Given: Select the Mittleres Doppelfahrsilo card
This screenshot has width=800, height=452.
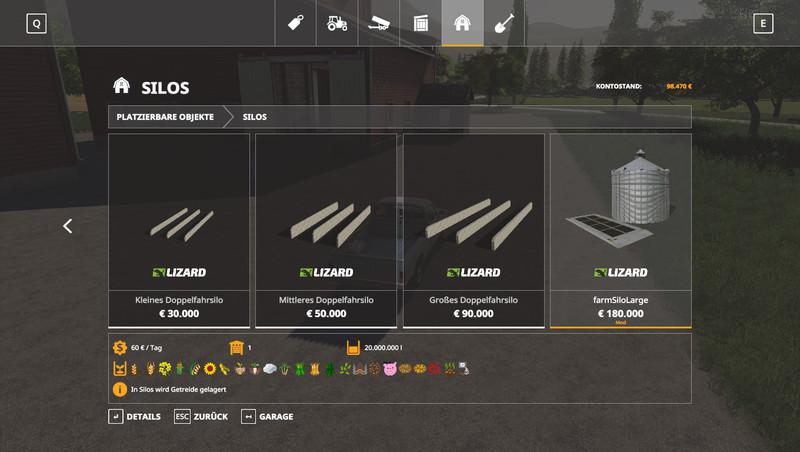Looking at the screenshot, I should point(326,230).
